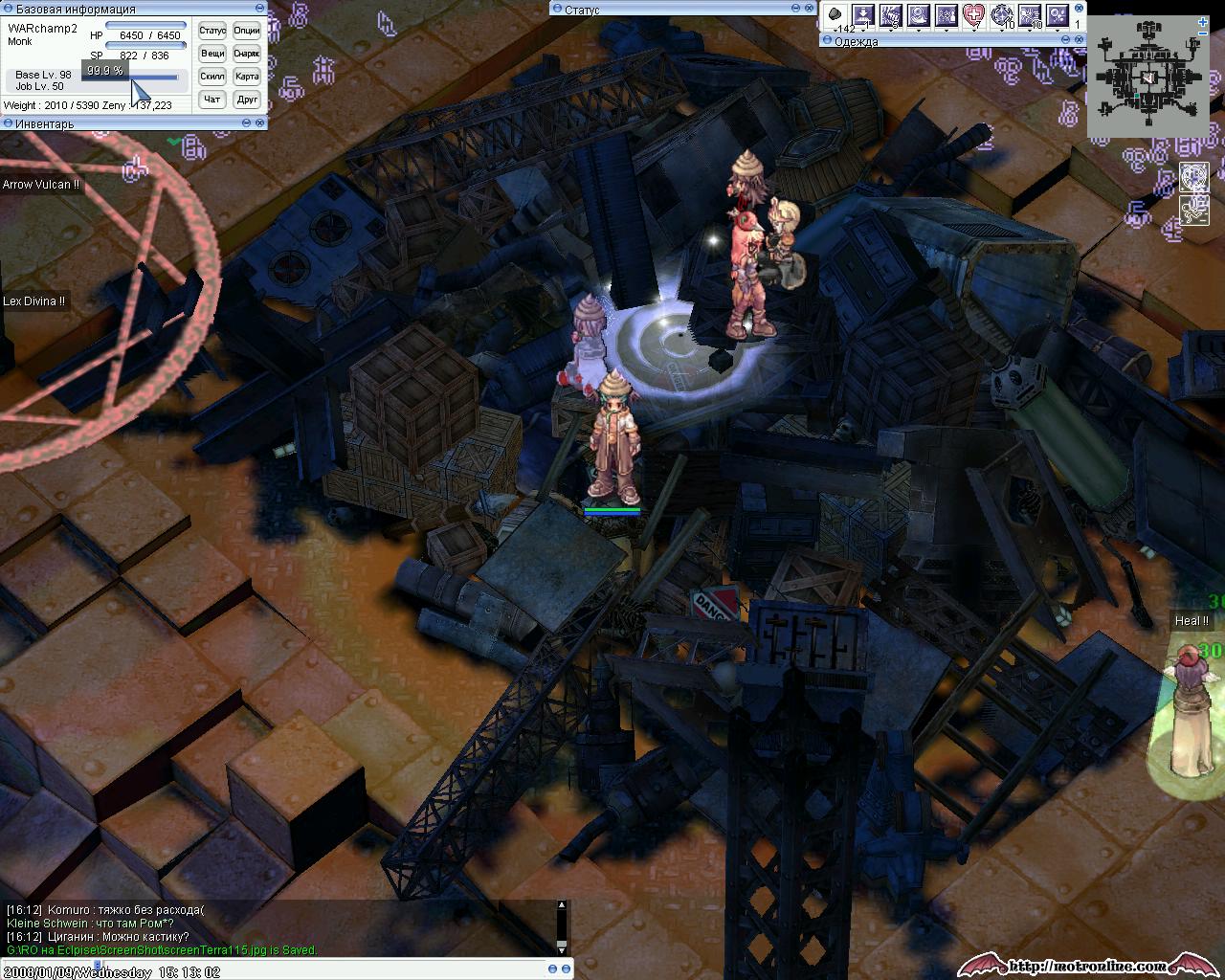Activate the red heart Heal skill
The width and height of the screenshot is (1225, 980).
point(974,15)
